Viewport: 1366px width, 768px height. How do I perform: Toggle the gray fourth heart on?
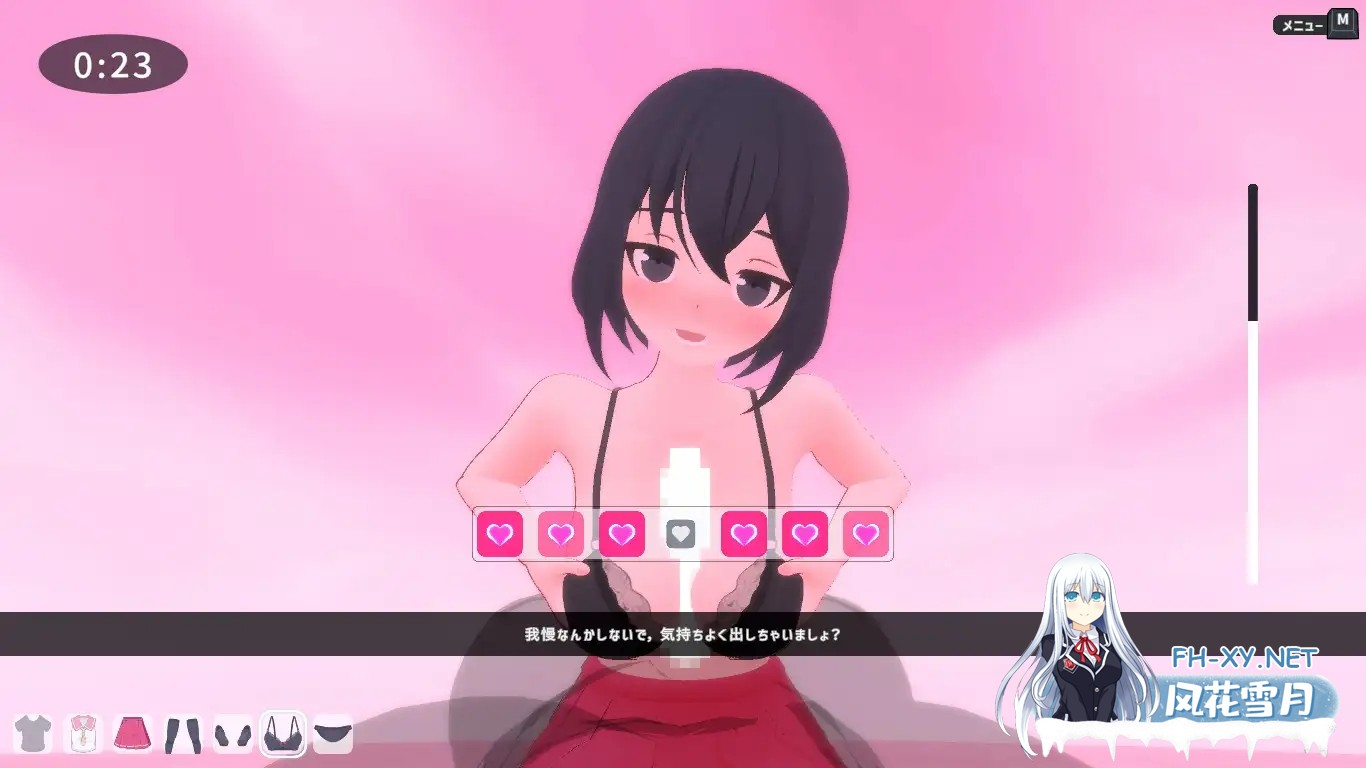[x=683, y=534]
